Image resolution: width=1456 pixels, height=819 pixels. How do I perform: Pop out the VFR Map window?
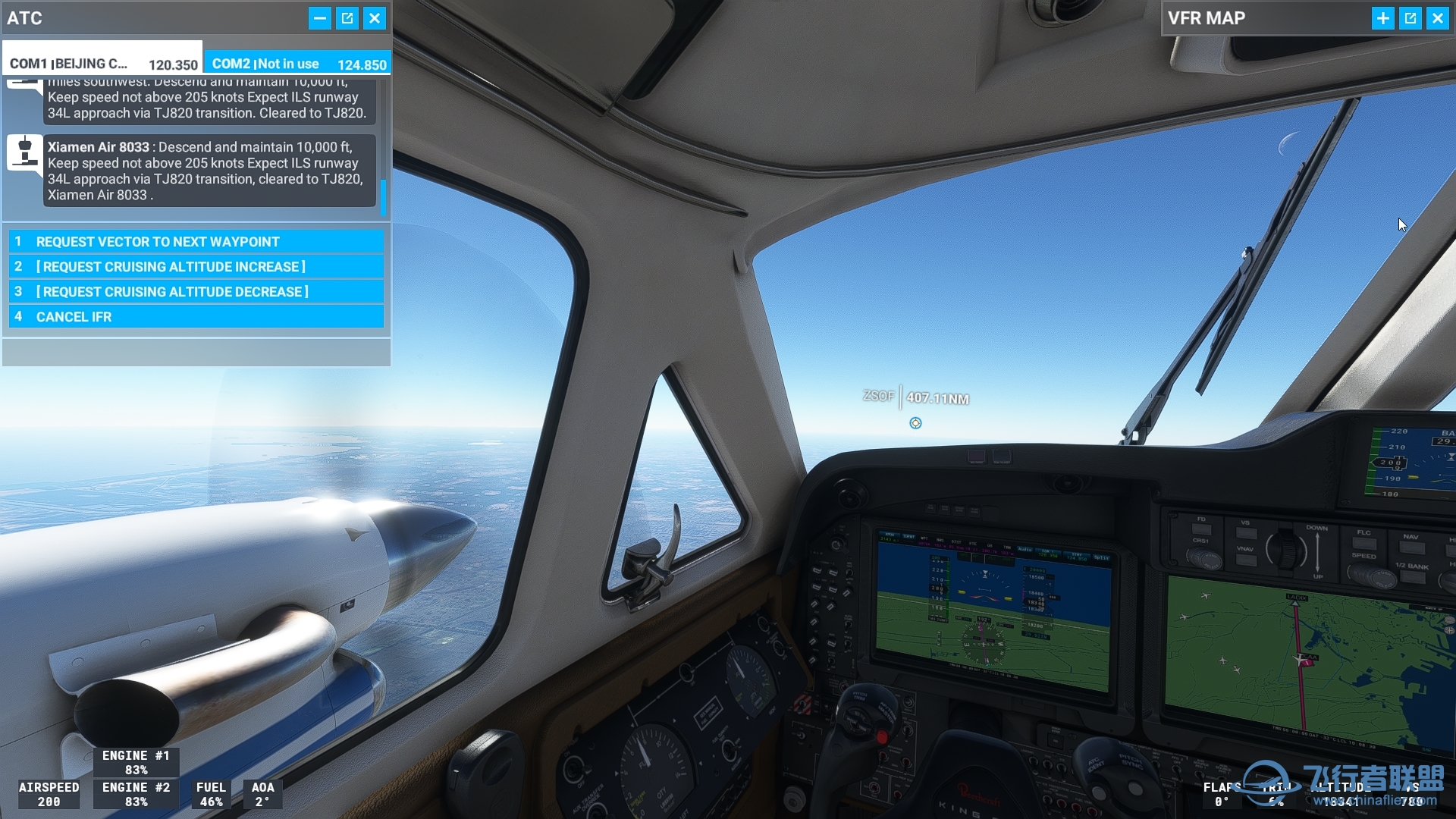(x=1410, y=18)
